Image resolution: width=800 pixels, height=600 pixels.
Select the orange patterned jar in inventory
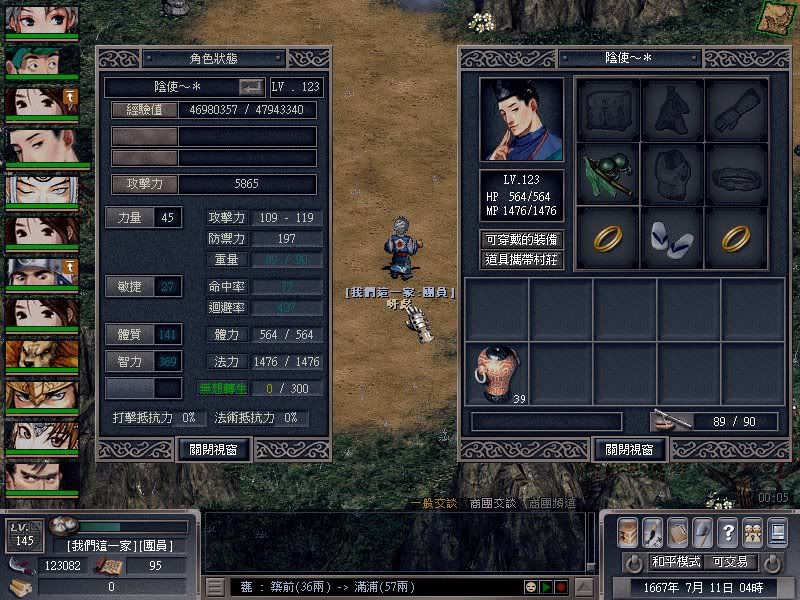click(495, 374)
